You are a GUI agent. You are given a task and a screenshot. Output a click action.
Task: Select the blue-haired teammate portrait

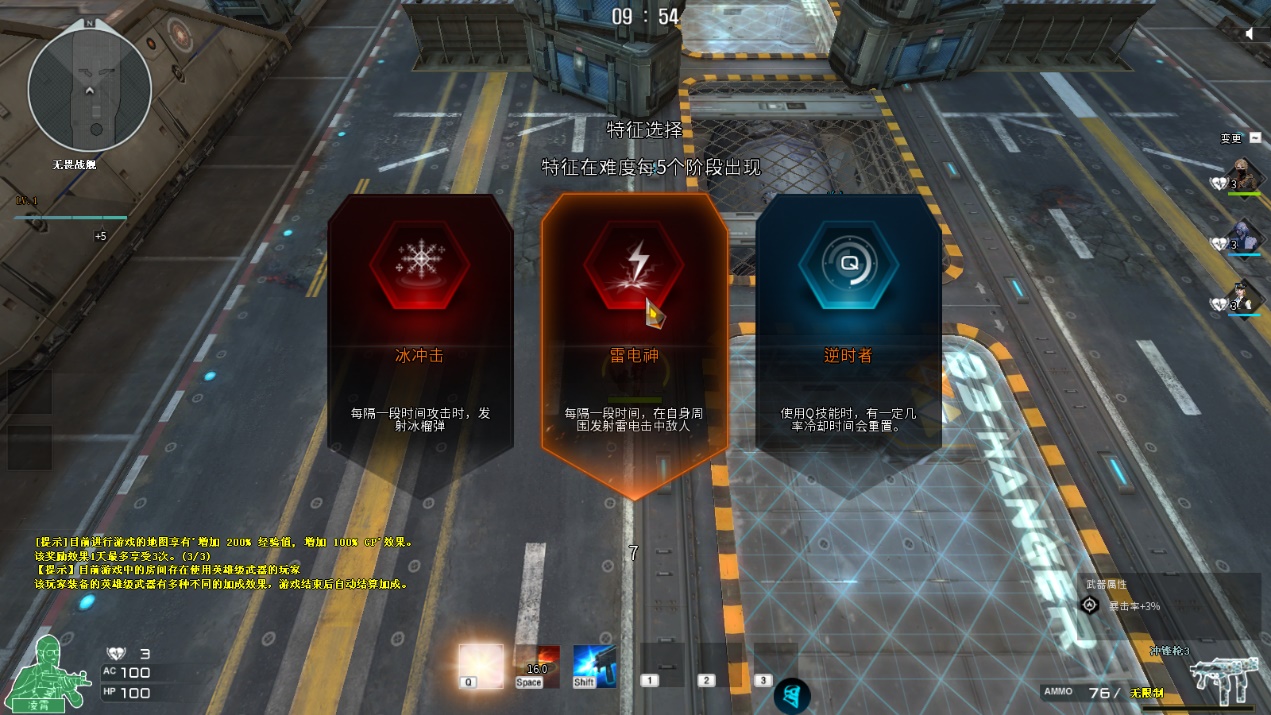(x=1245, y=238)
